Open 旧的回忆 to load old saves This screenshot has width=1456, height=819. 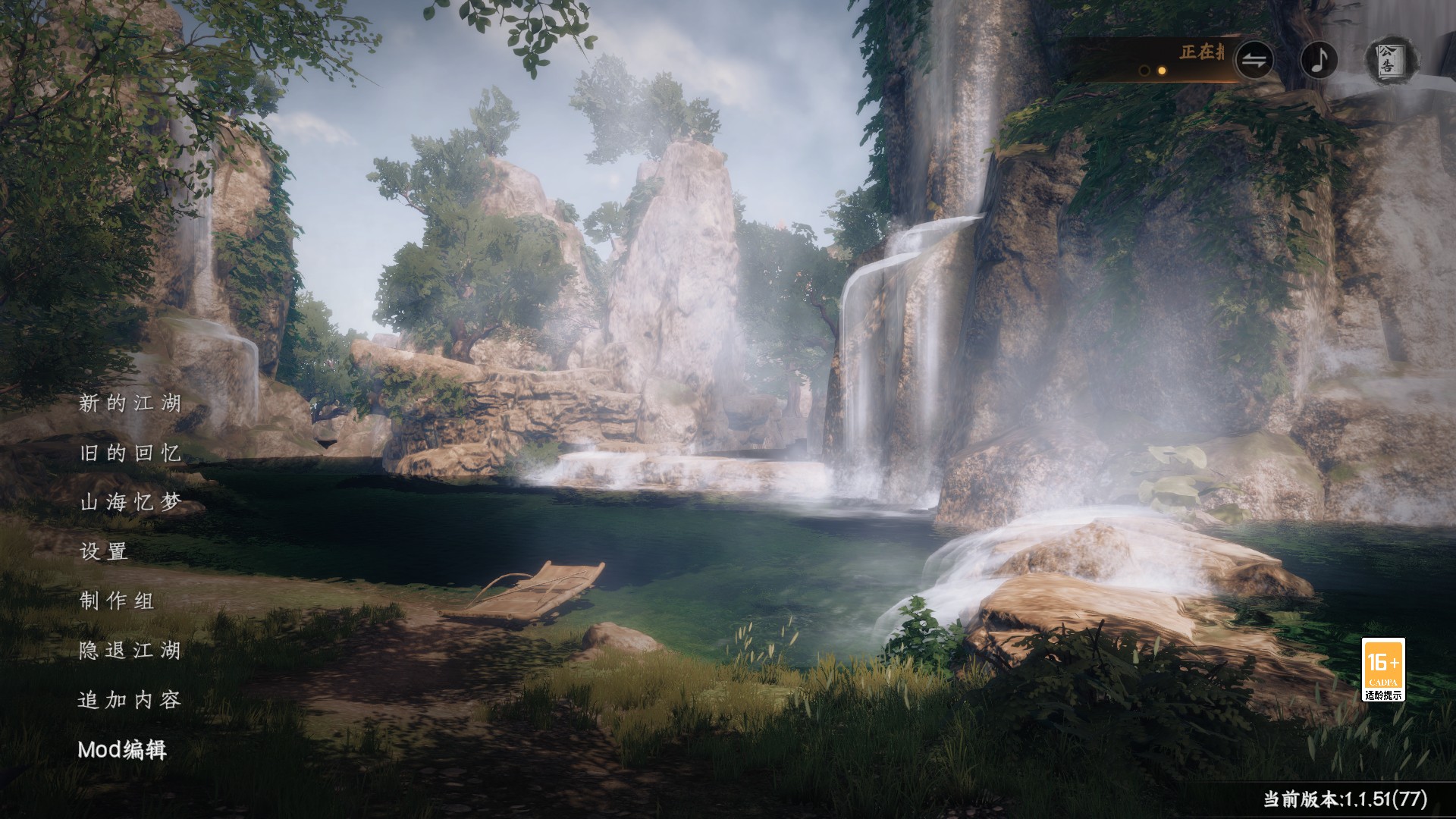click(x=130, y=455)
